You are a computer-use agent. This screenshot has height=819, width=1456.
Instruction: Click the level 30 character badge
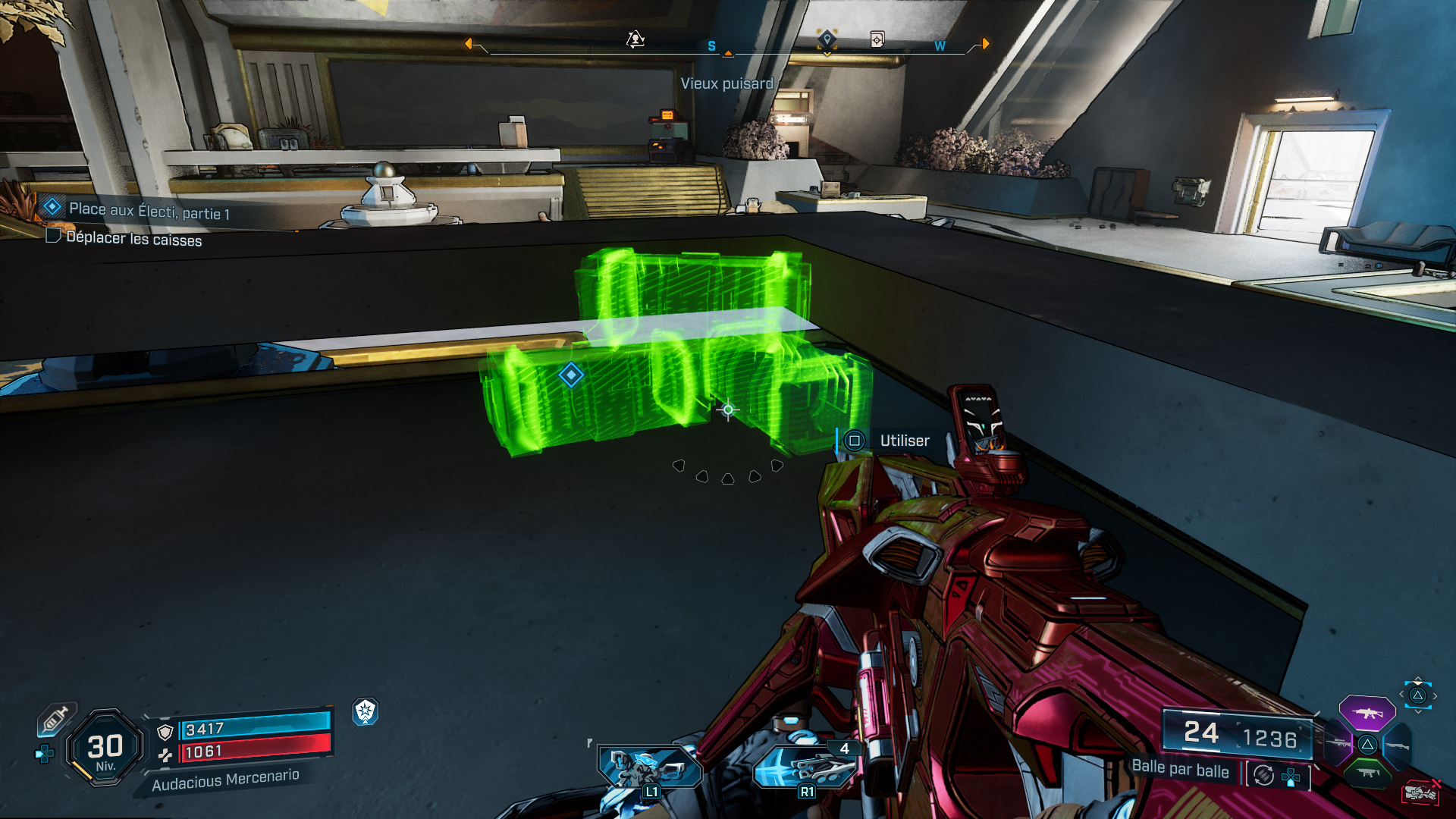[x=105, y=748]
